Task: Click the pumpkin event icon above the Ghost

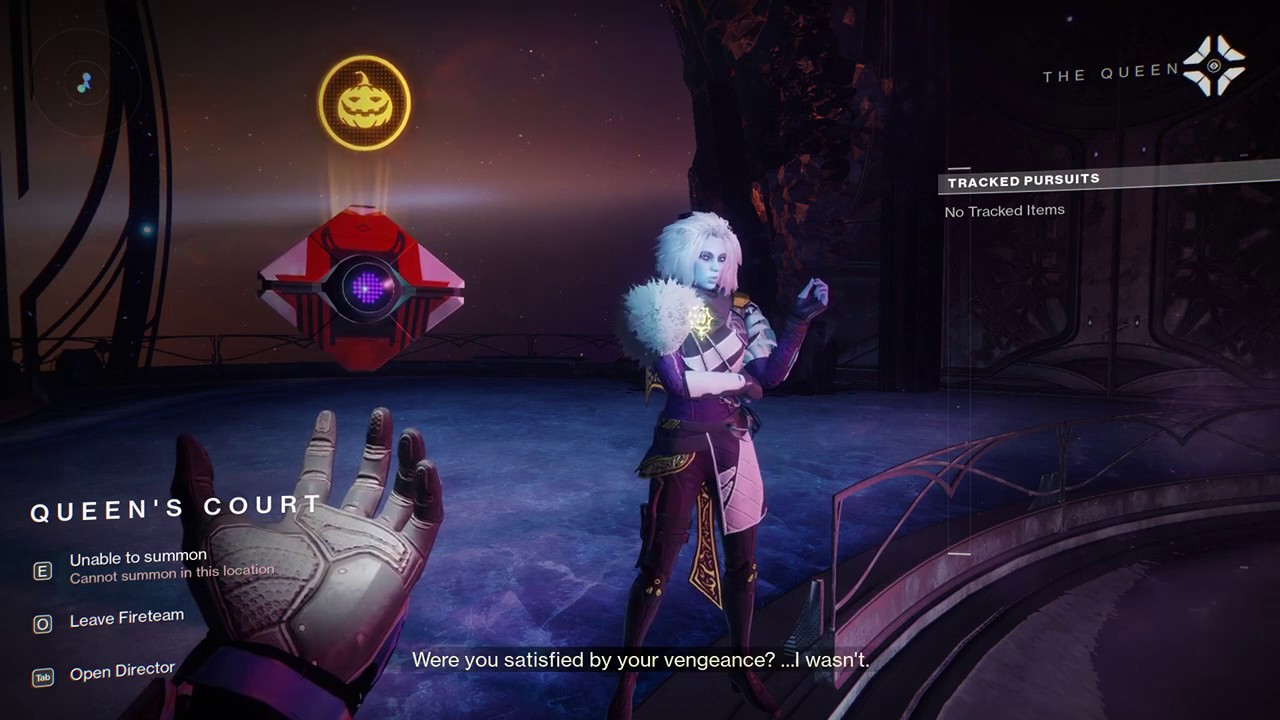Action: pos(363,100)
